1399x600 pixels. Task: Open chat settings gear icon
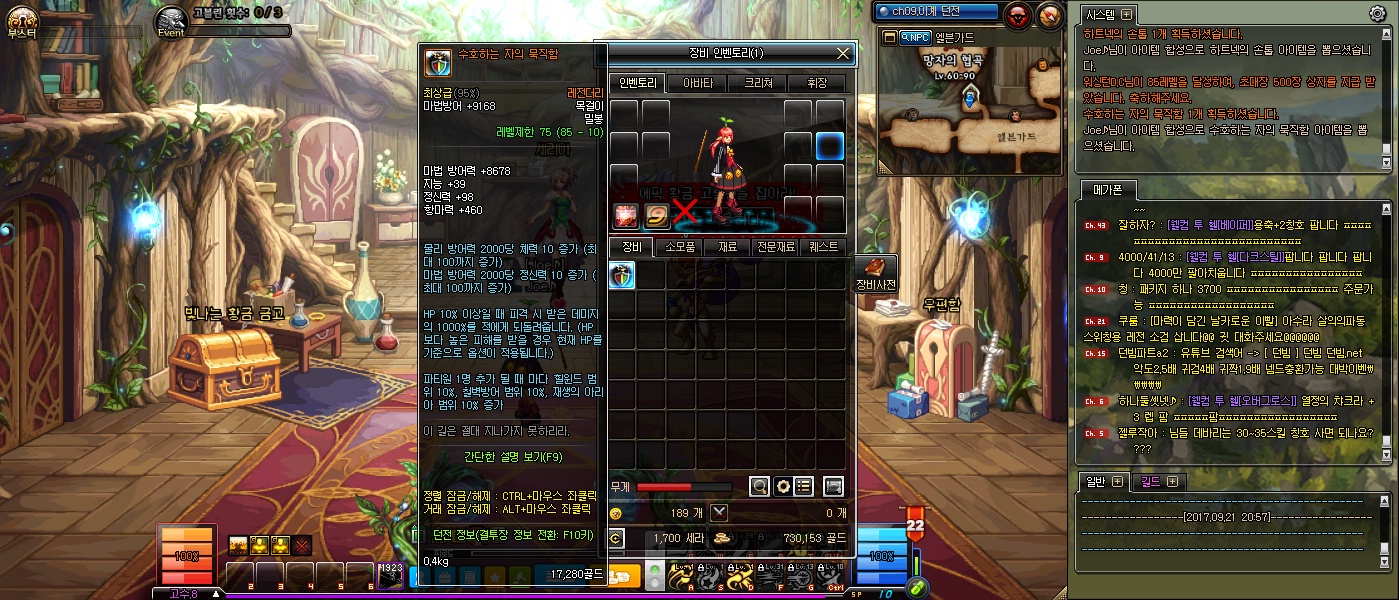1377,14
